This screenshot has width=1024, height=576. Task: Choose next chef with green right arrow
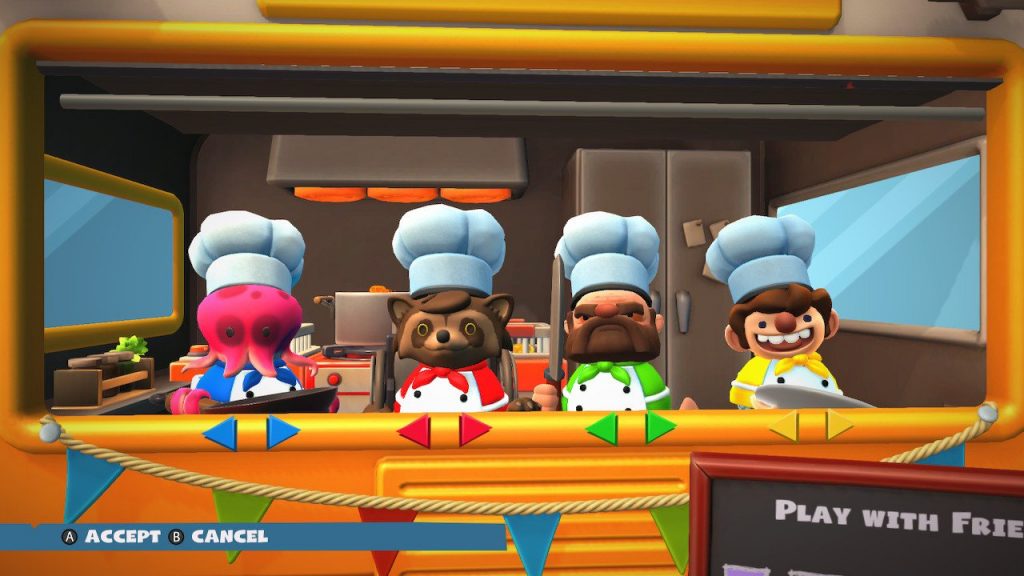(660, 427)
